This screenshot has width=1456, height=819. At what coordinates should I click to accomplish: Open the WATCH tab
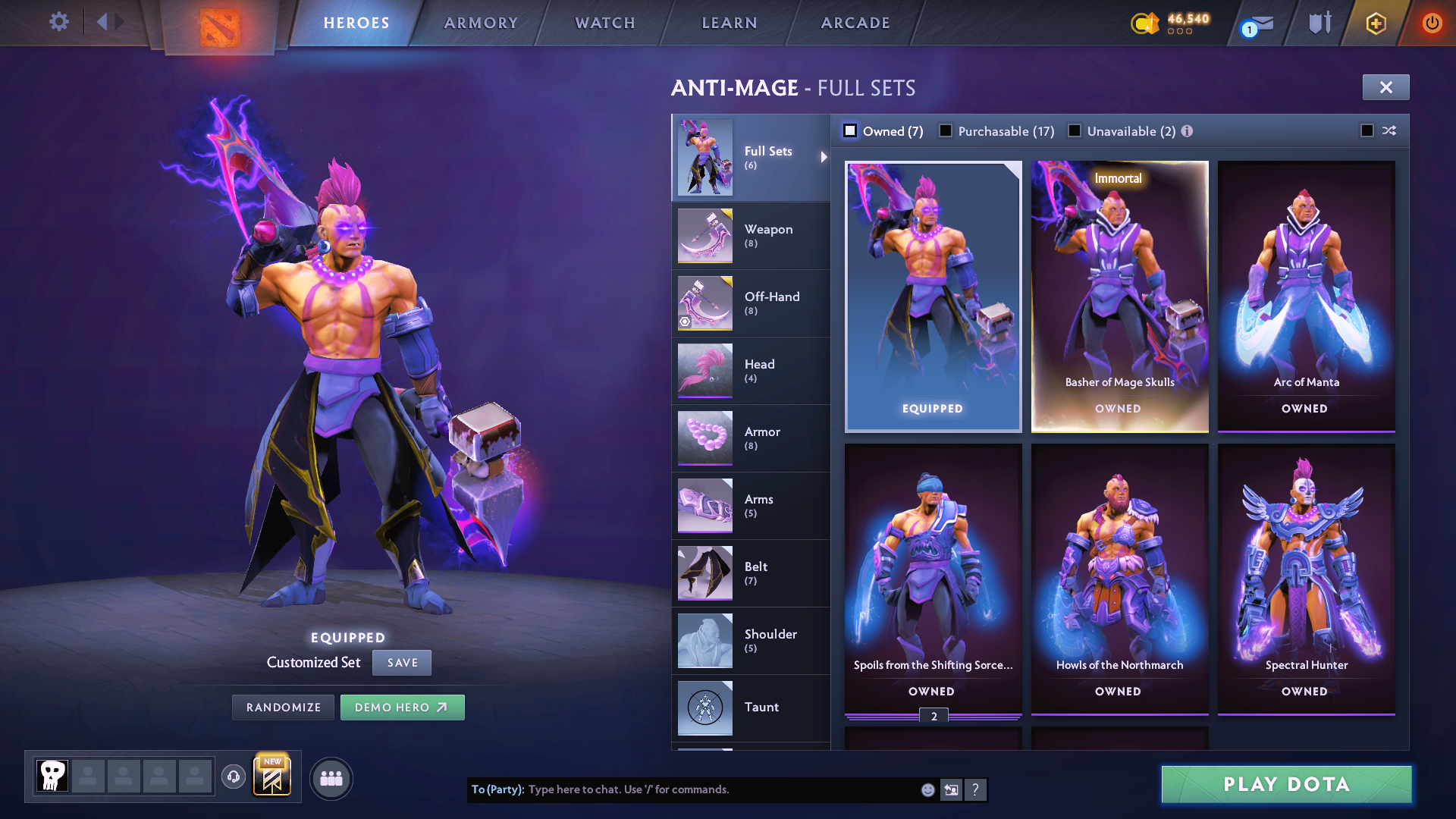tap(604, 23)
